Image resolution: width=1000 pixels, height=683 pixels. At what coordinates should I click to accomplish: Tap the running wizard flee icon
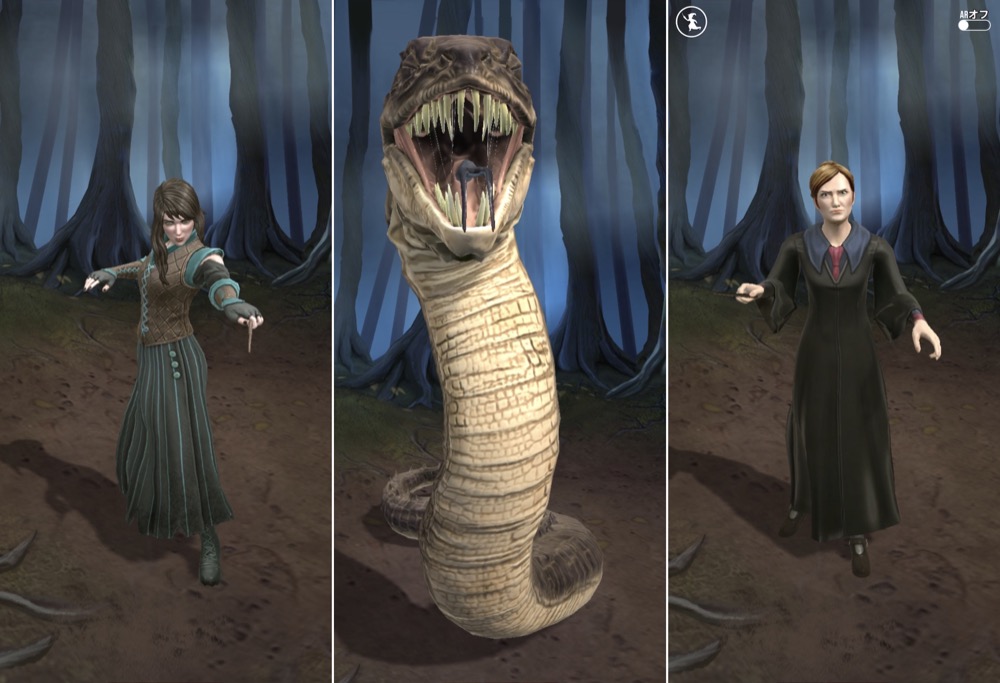[x=691, y=21]
